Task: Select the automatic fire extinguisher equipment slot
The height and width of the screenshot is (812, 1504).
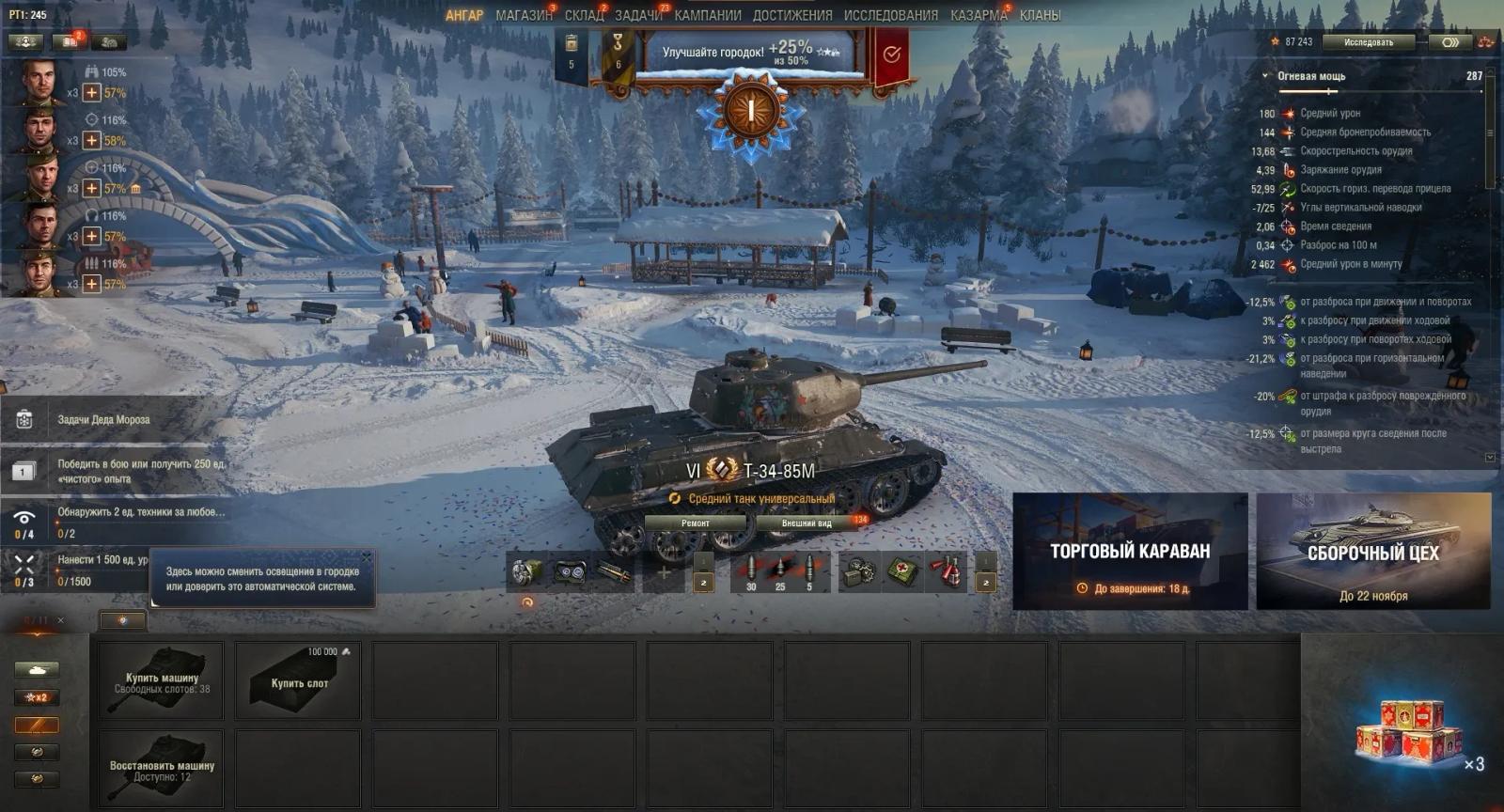Action: pyautogui.click(x=526, y=572)
